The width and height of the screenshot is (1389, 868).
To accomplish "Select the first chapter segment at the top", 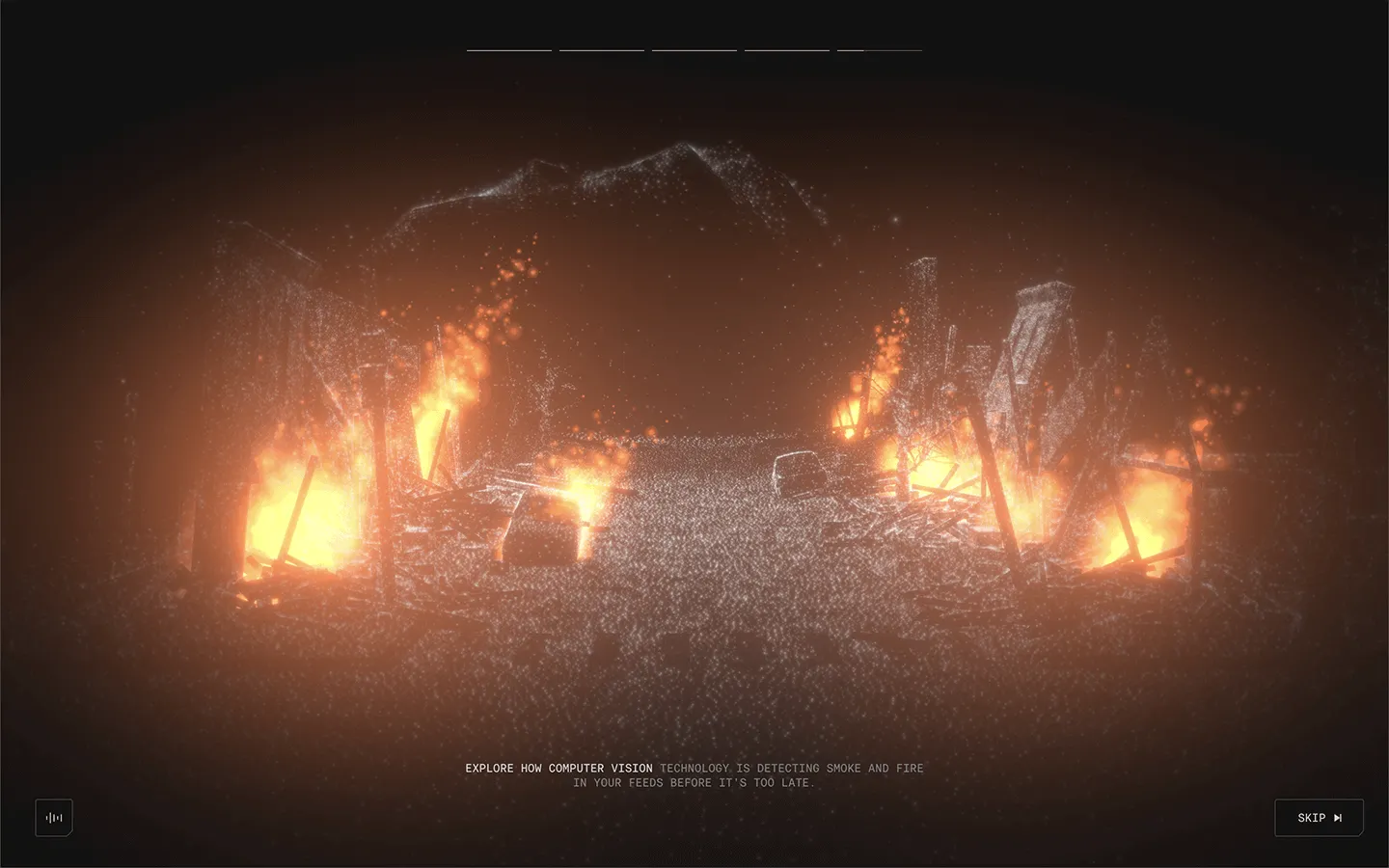I will pyautogui.click(x=509, y=48).
